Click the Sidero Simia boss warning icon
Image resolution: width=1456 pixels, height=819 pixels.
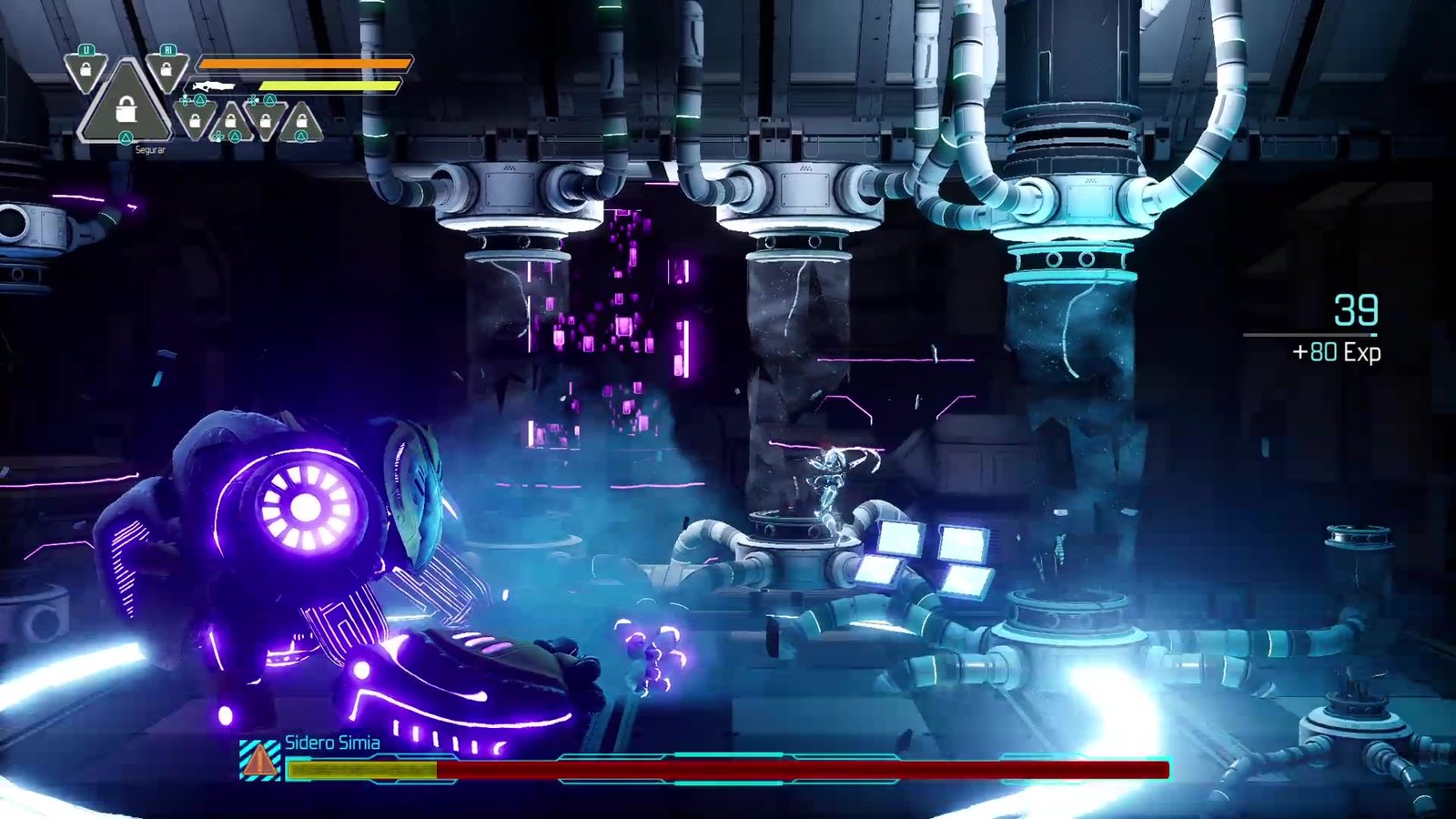[260, 759]
